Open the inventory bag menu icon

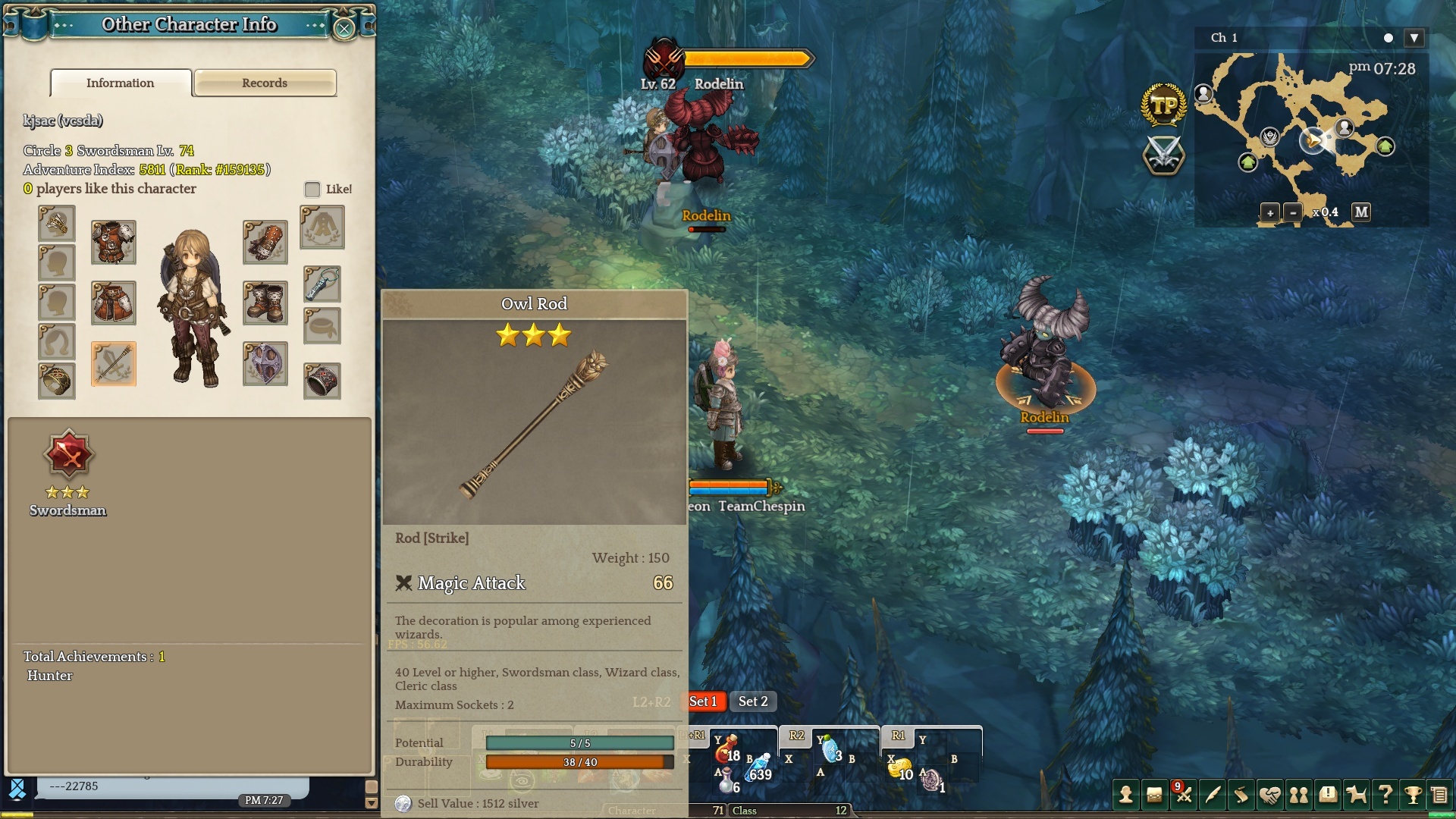(x=1154, y=795)
